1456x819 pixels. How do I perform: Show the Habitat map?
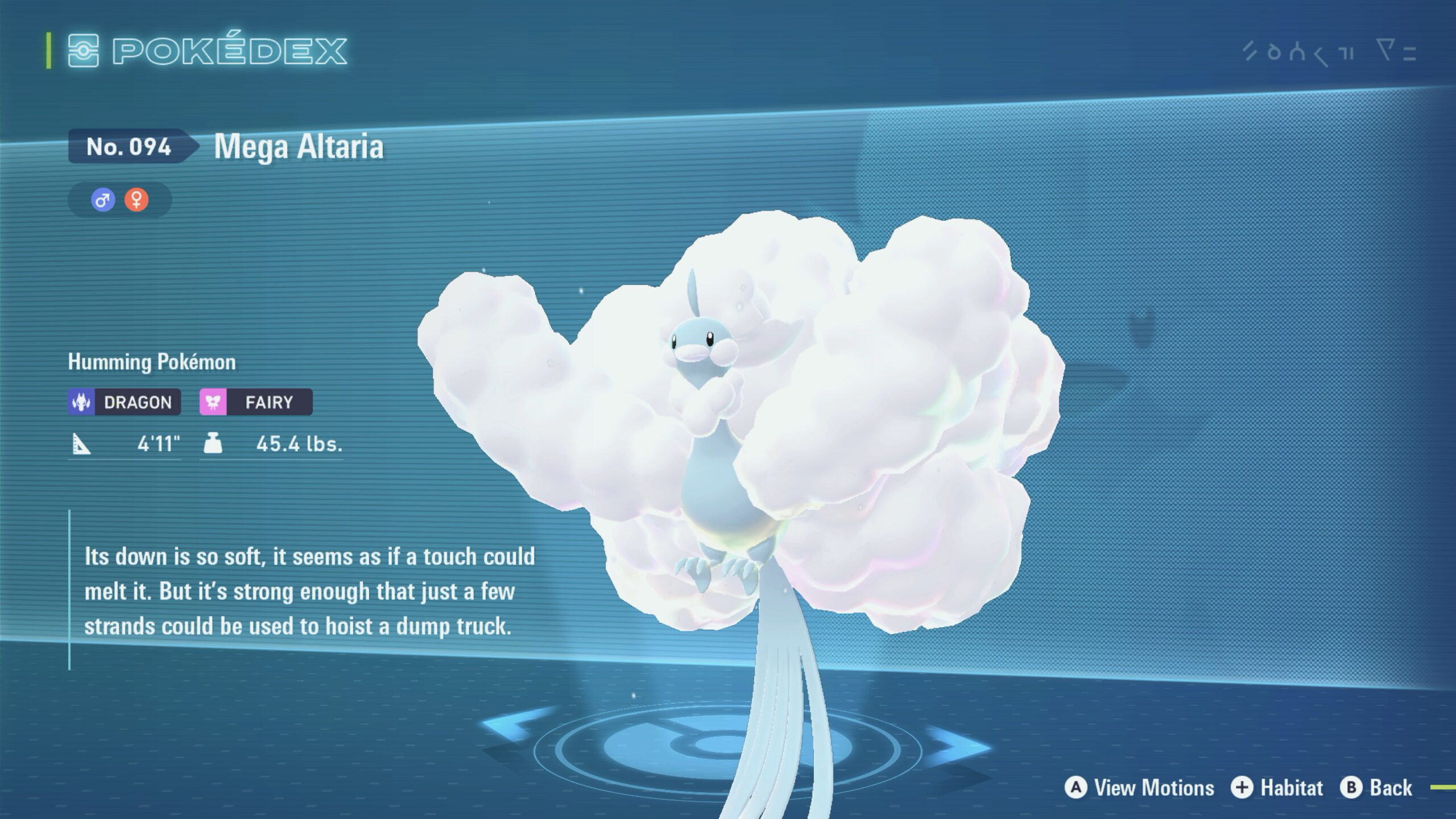(x=1277, y=788)
